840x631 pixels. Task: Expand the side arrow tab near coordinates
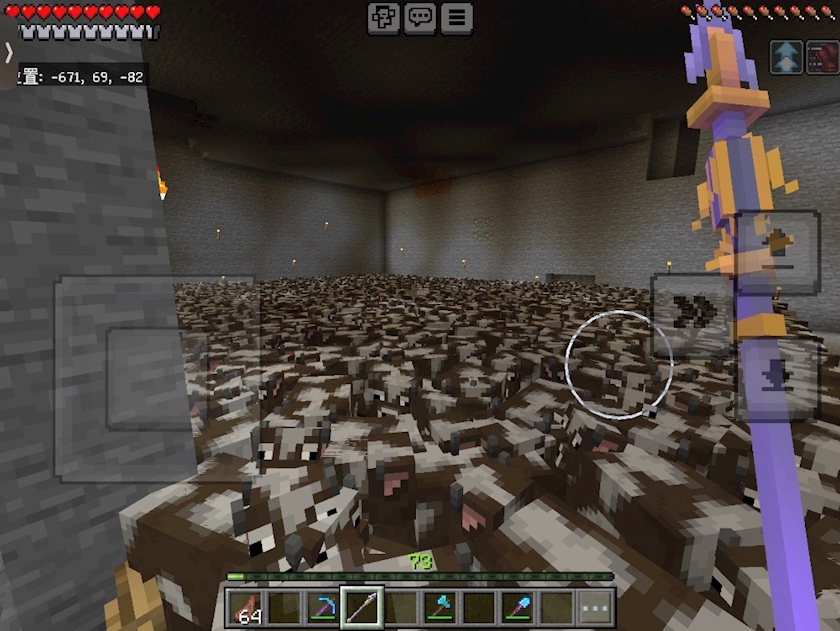tap(8, 53)
